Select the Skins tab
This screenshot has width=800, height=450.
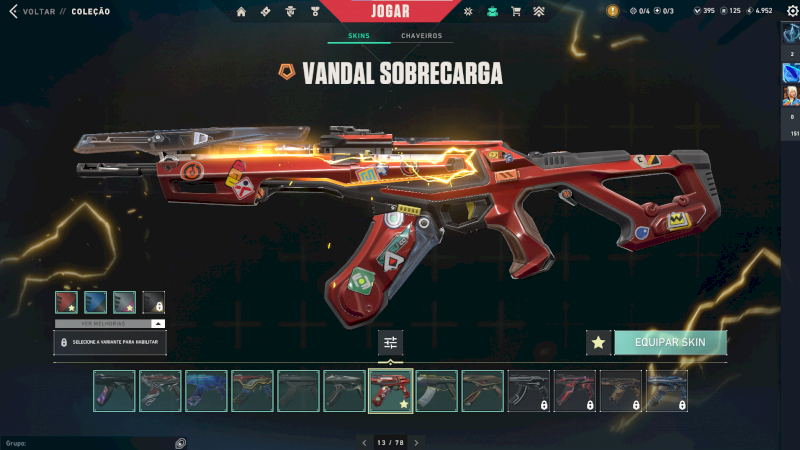pos(358,36)
